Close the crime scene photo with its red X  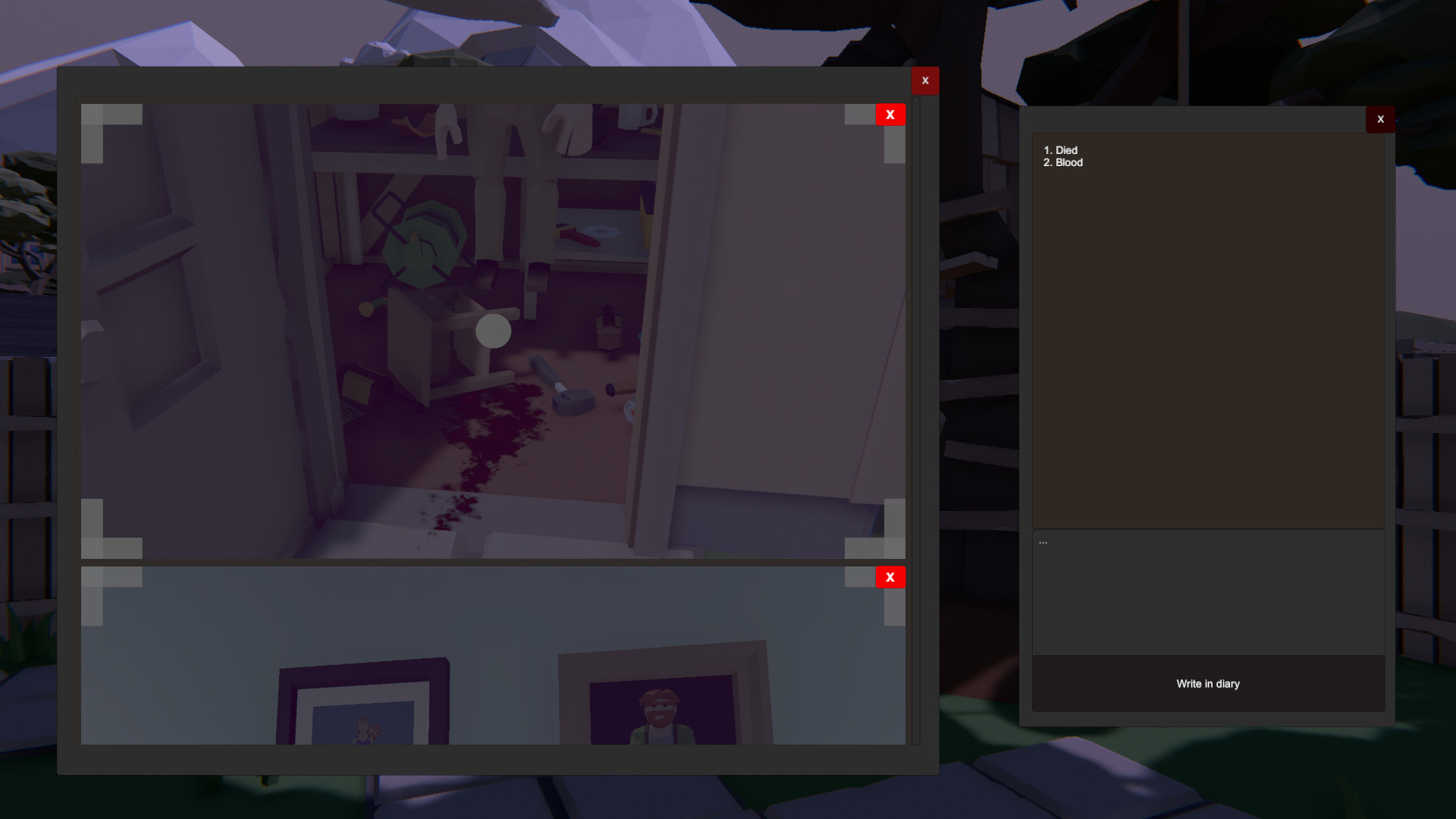click(890, 114)
